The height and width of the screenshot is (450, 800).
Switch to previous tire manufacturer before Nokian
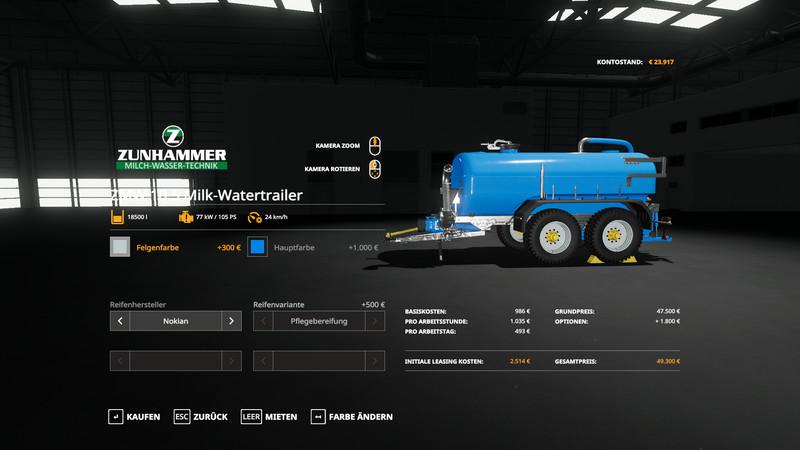tap(120, 321)
